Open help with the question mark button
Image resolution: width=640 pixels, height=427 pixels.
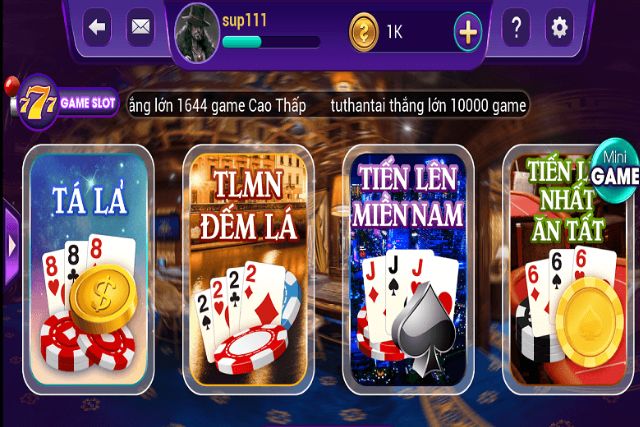(516, 28)
